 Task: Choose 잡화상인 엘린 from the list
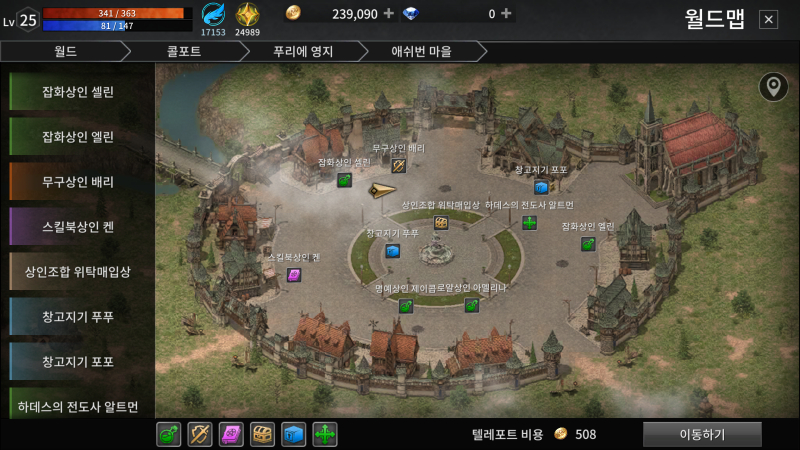pyautogui.click(x=78, y=136)
